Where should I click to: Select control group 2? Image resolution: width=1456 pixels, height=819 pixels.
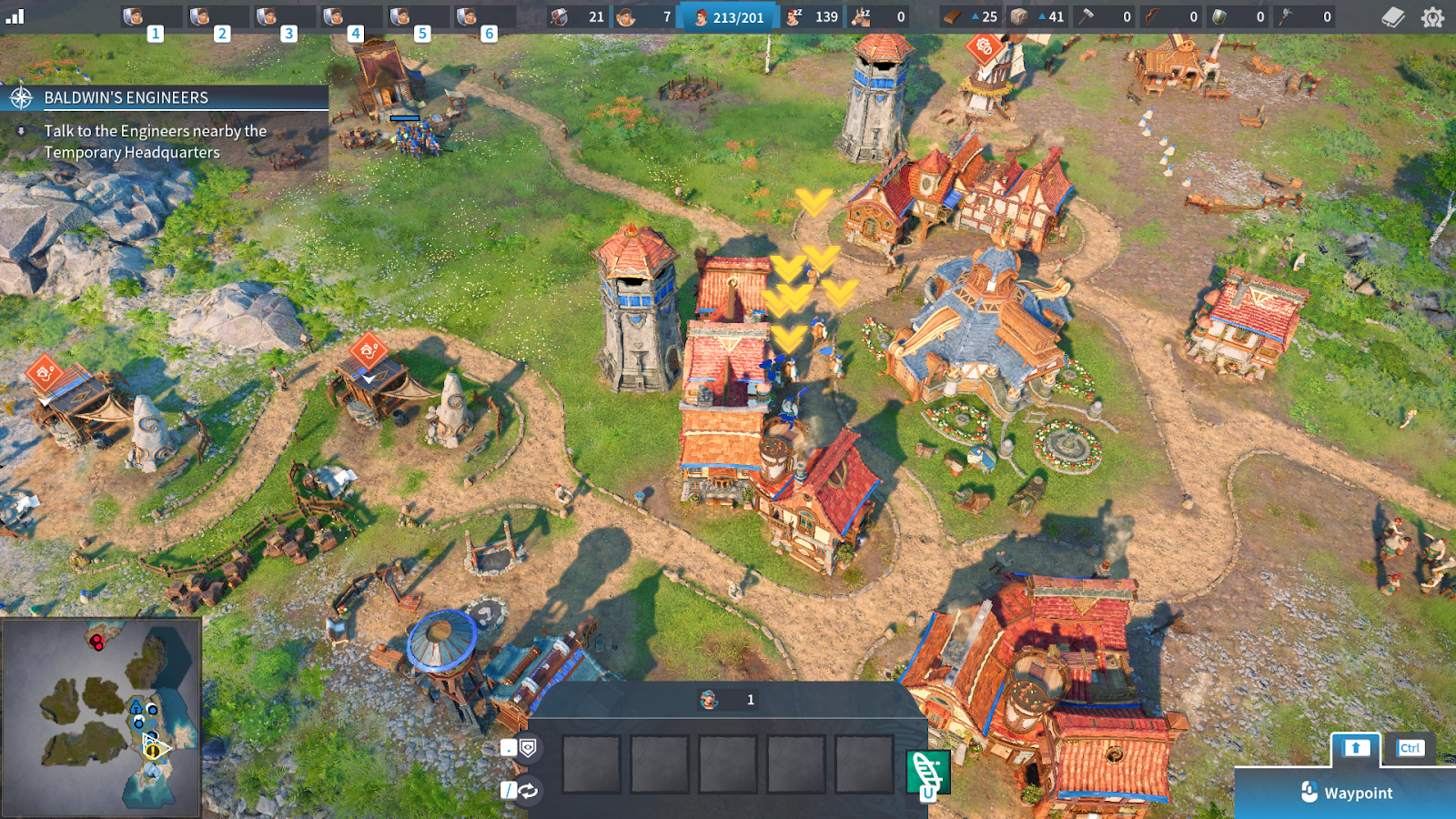pos(217,17)
